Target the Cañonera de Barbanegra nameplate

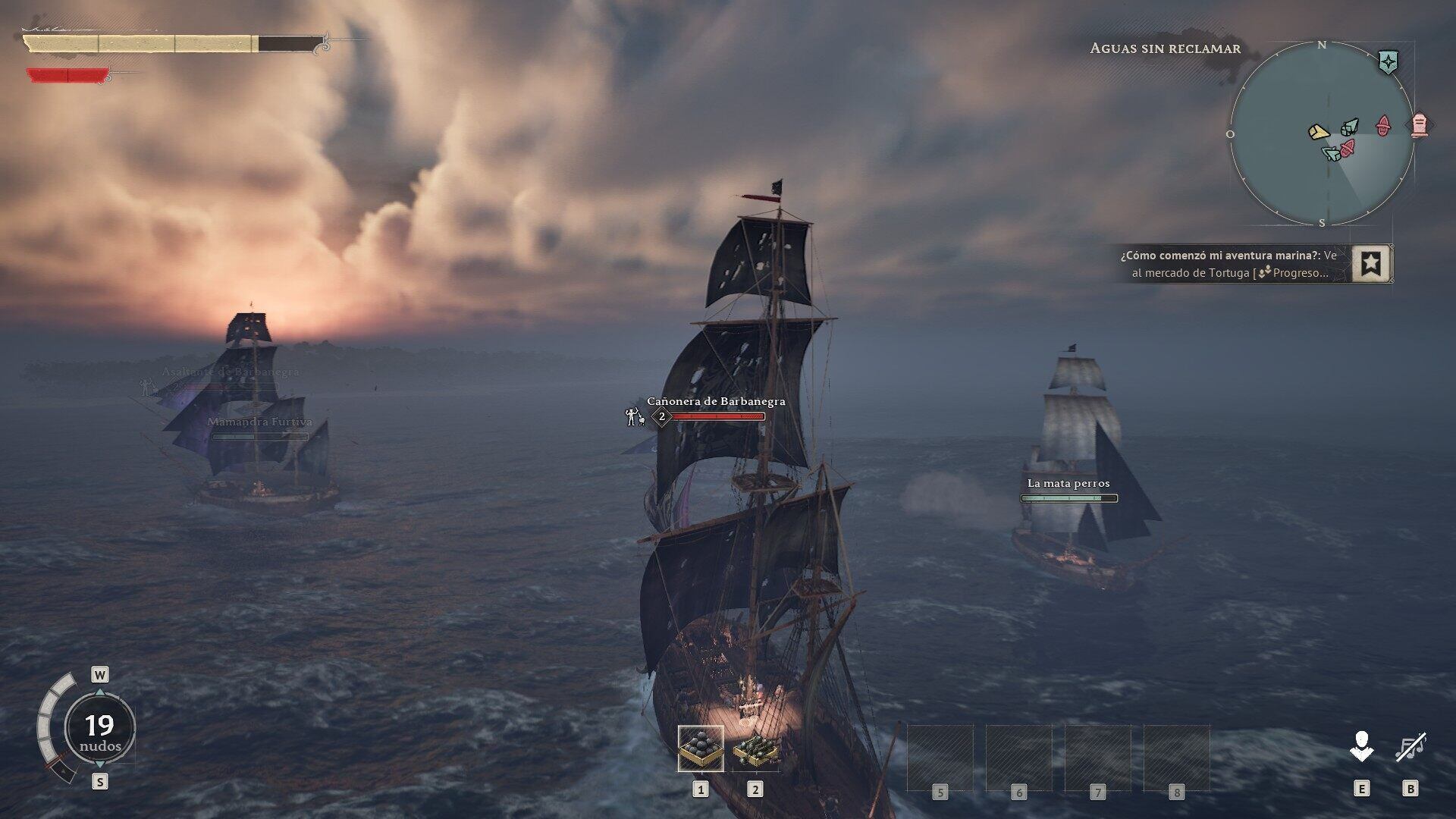point(715,401)
